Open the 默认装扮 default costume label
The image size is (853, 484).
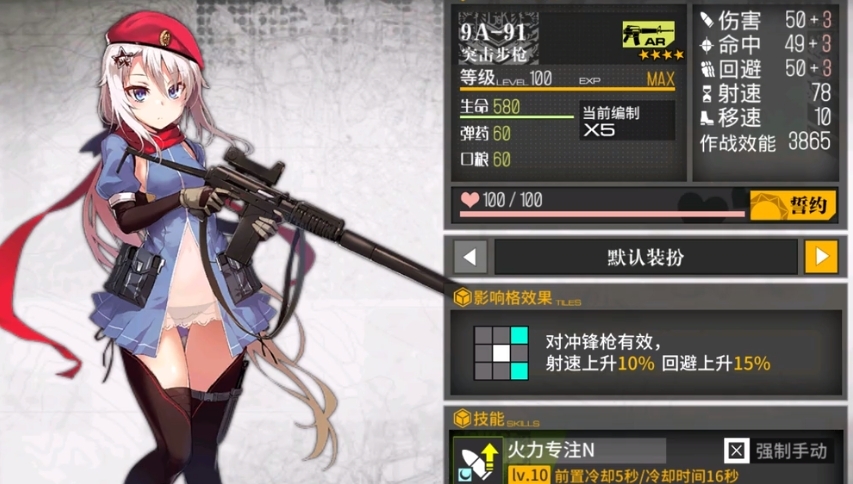coord(646,257)
